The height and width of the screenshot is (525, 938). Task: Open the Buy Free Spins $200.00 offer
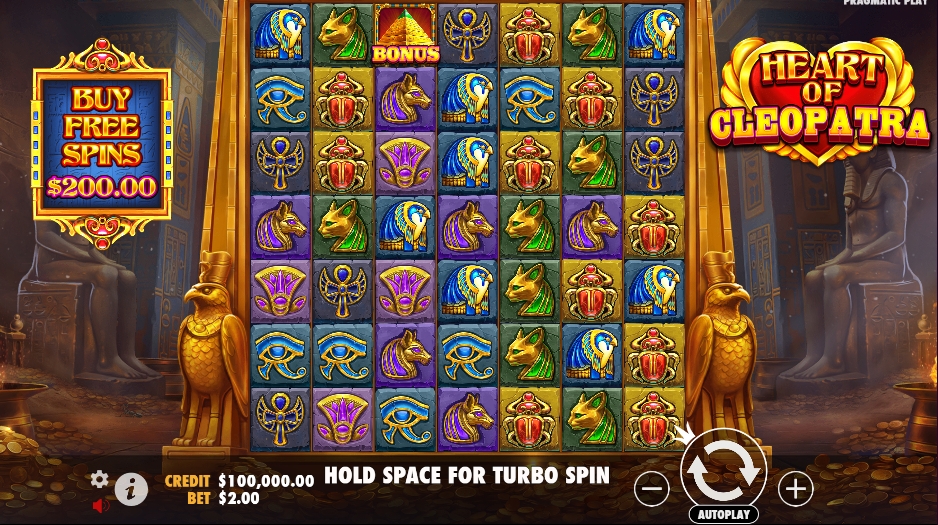coord(102,143)
